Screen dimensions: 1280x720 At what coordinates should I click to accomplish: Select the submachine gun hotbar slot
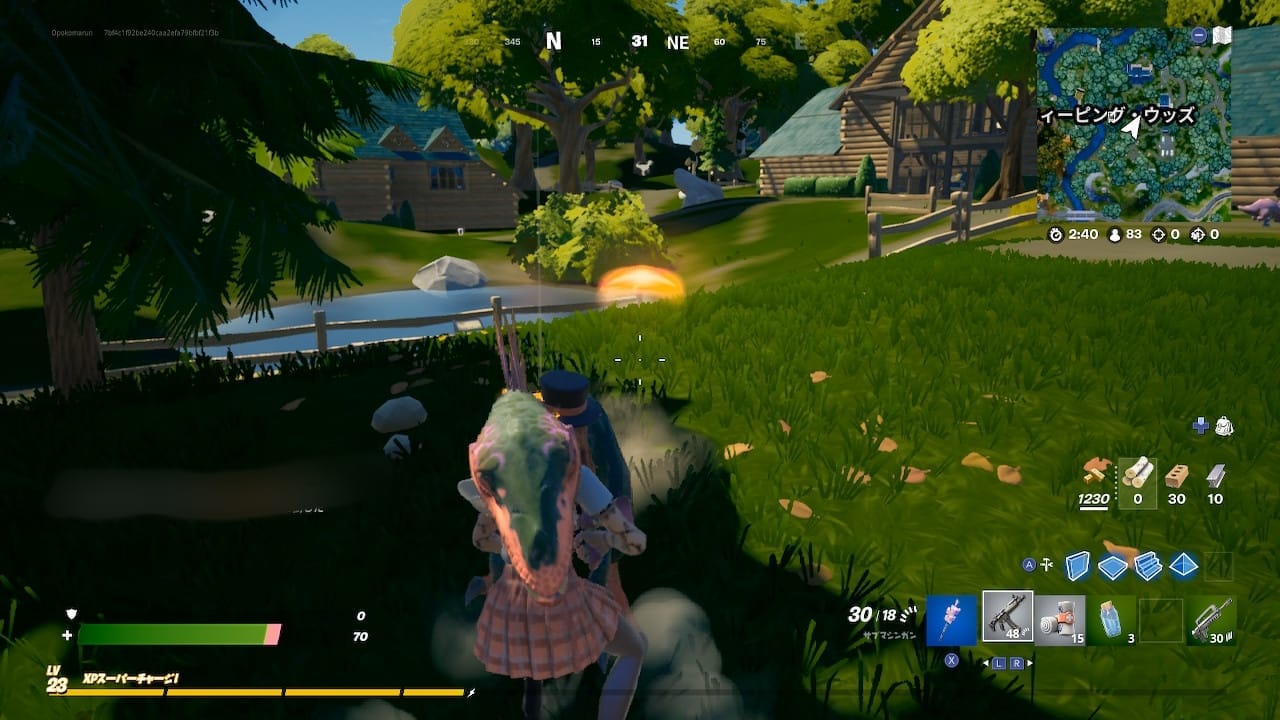[x=1007, y=617]
